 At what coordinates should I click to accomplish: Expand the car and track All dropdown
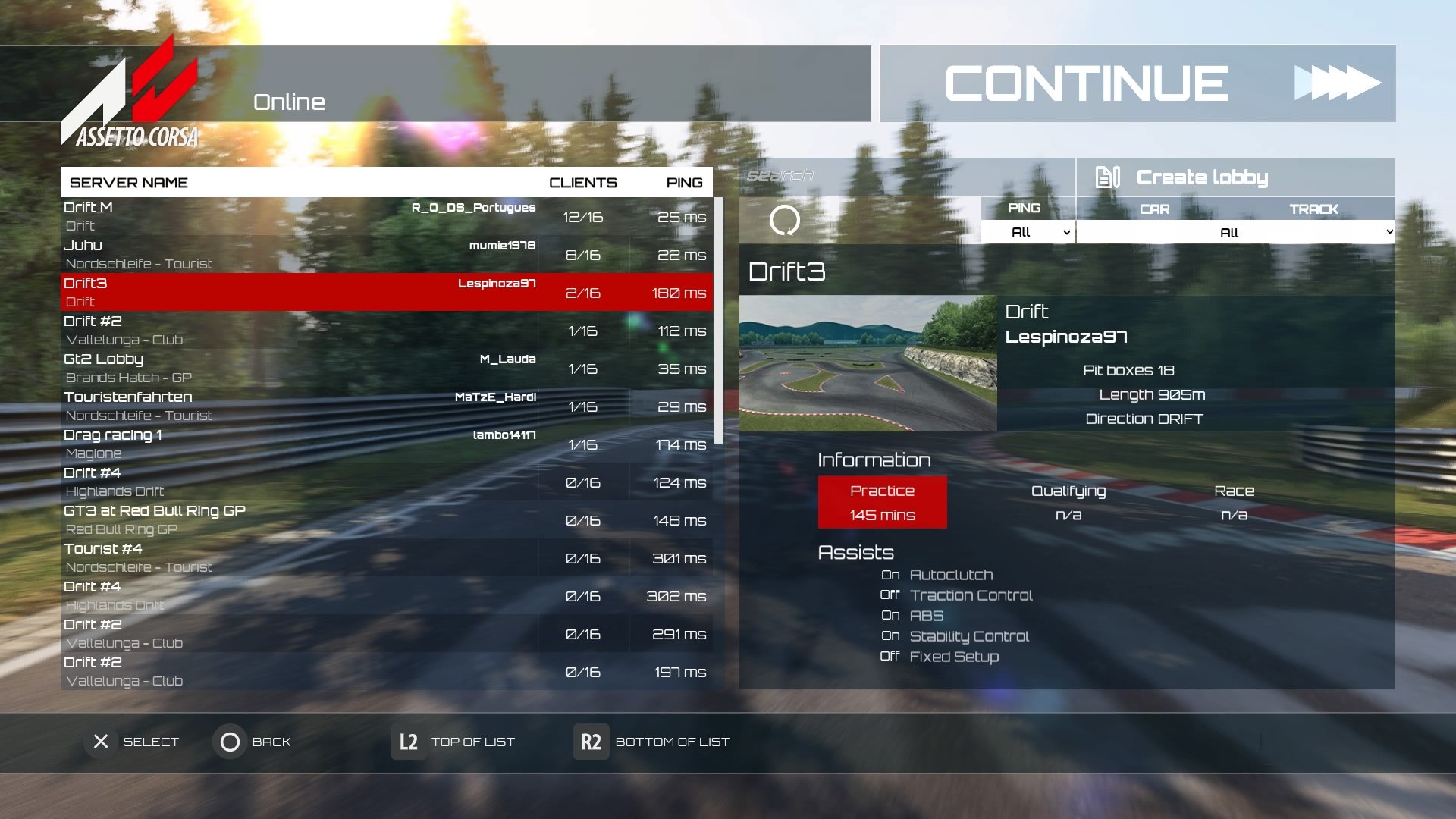point(1228,232)
